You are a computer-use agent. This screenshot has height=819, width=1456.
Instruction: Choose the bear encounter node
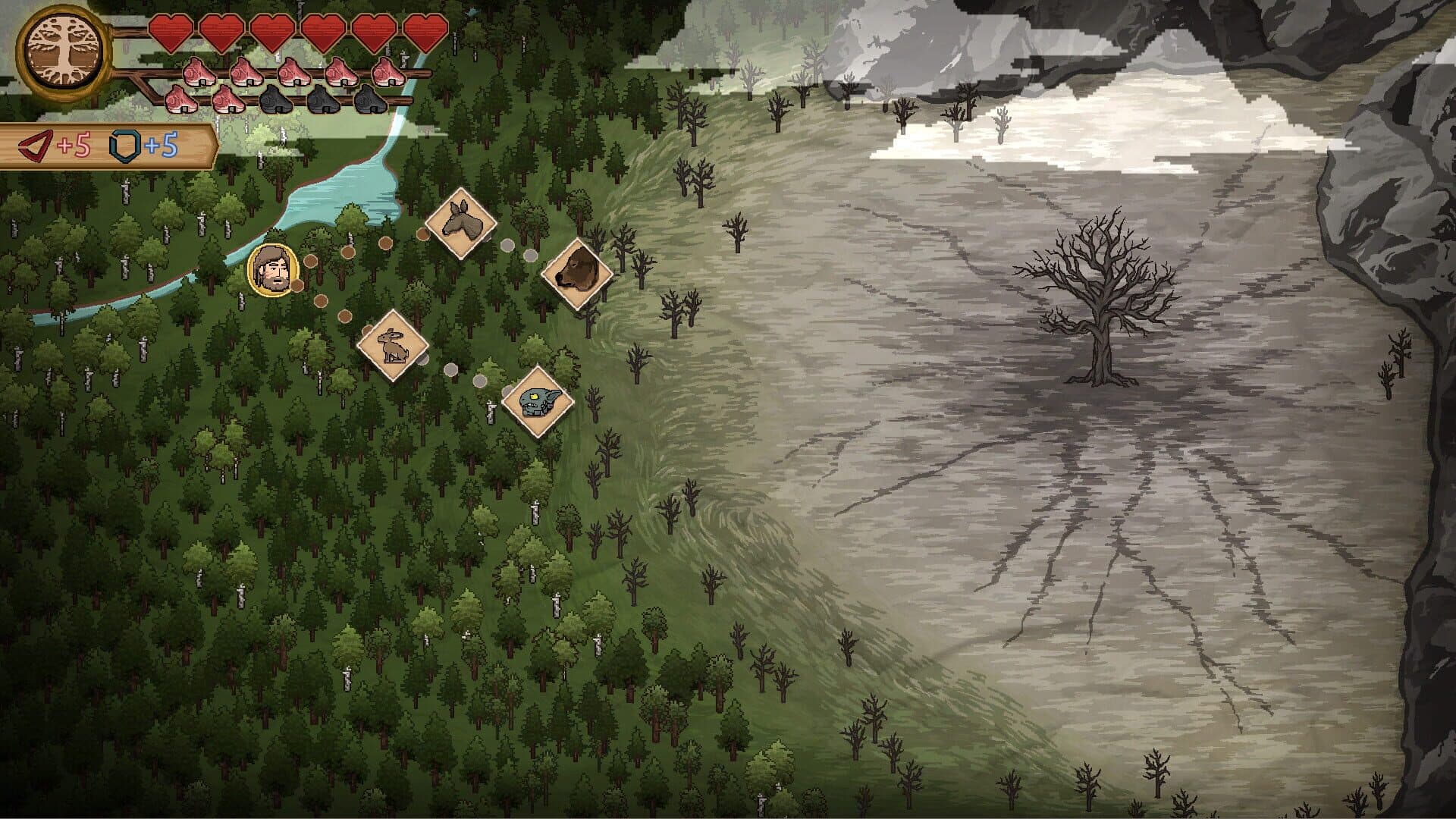[x=577, y=274]
